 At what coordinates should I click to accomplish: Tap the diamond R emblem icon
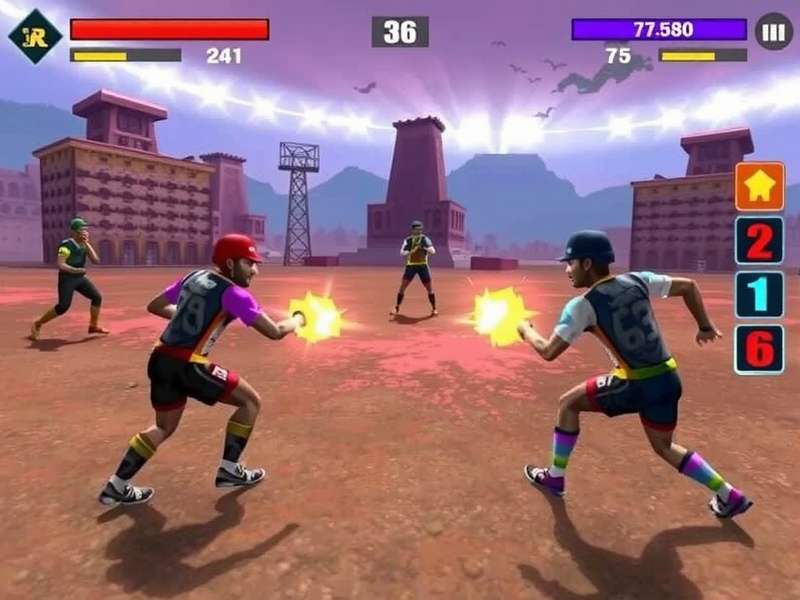(x=35, y=35)
